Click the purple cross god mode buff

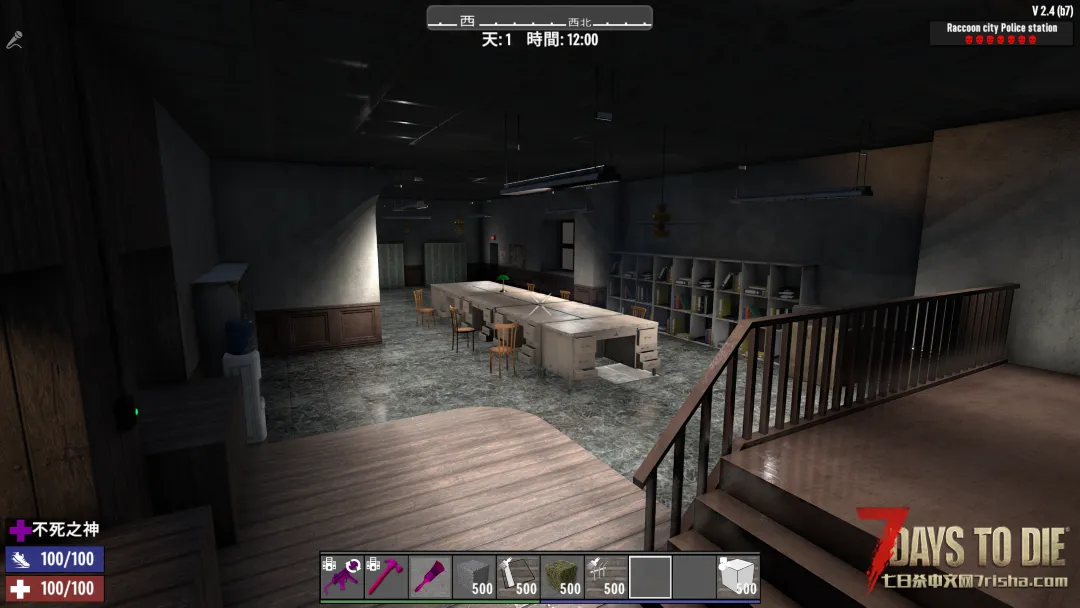[20, 530]
